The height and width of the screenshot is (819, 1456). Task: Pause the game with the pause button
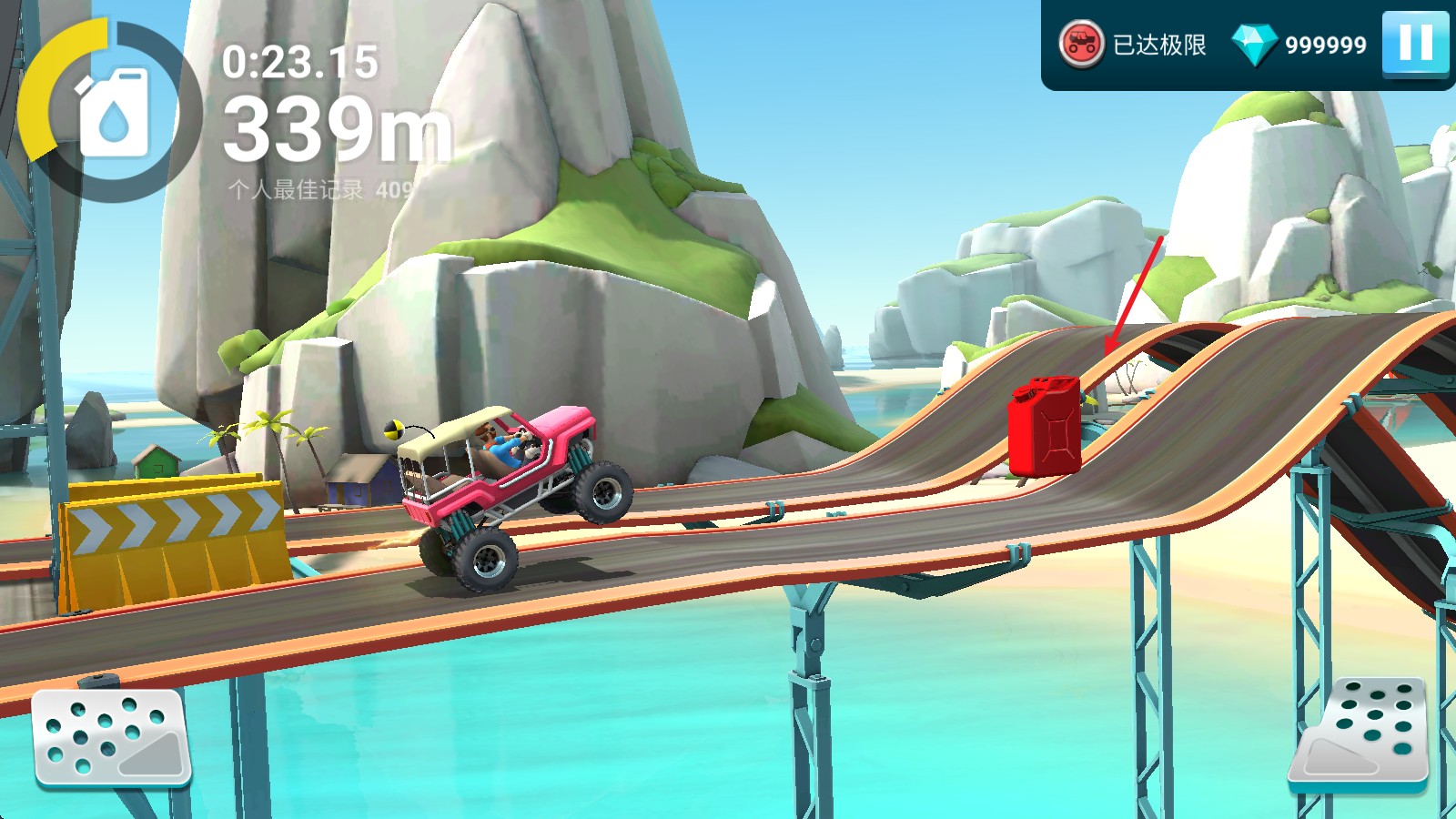[x=1415, y=43]
